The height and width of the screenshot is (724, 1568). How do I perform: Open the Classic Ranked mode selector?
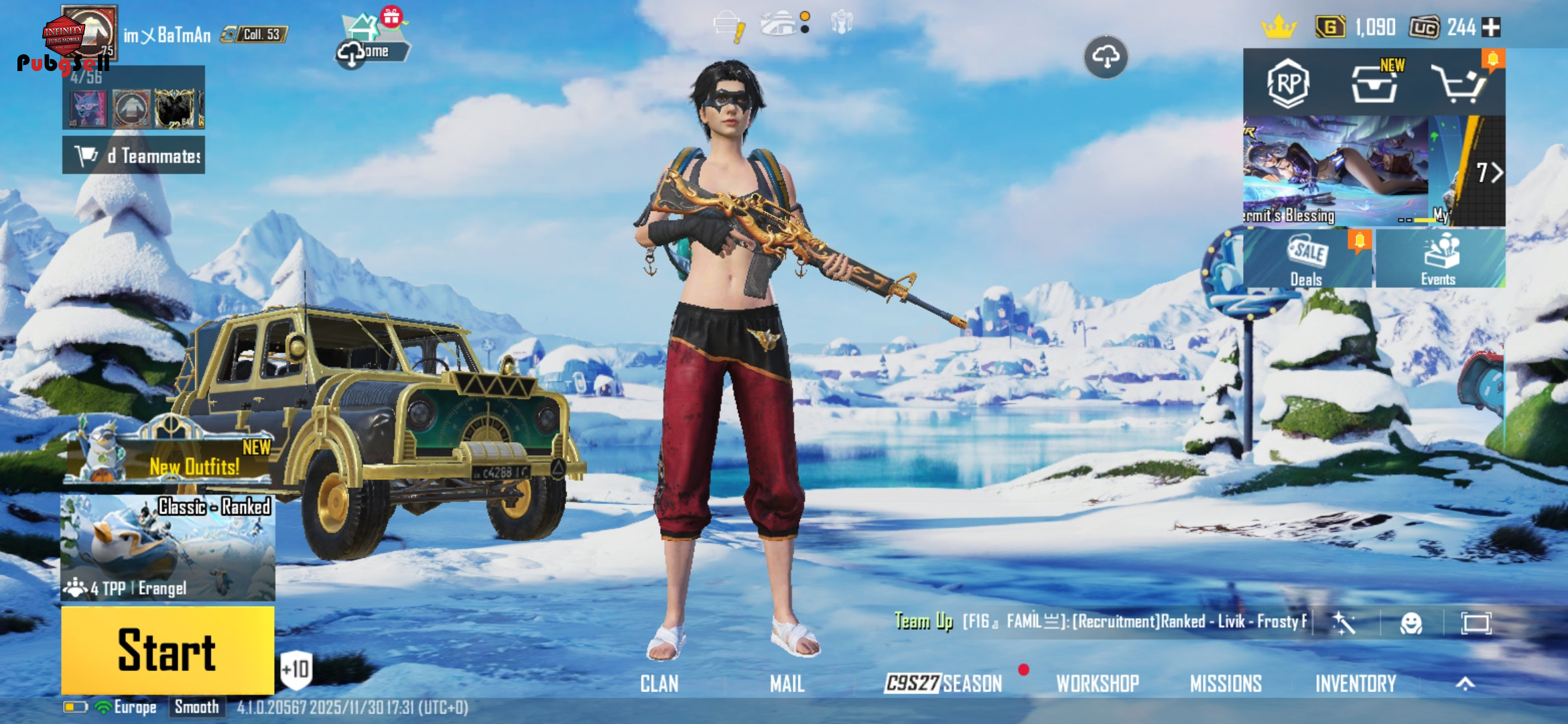(x=168, y=546)
